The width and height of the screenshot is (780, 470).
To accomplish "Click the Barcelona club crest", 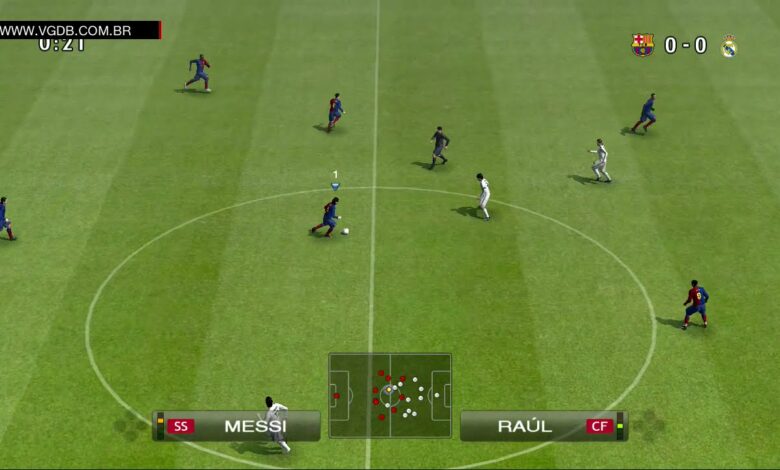I will [642, 45].
